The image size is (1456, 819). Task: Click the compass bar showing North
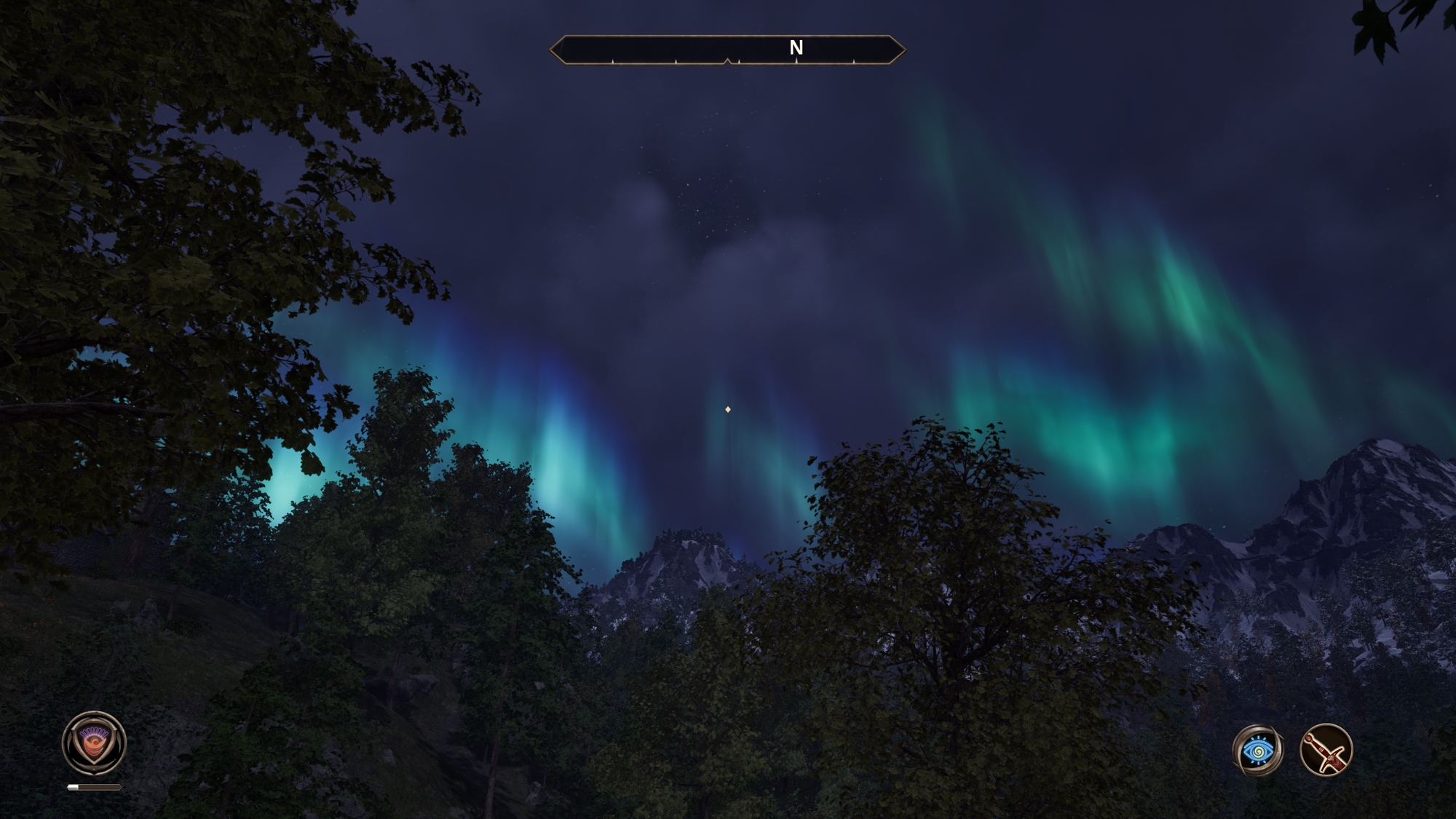tap(727, 50)
